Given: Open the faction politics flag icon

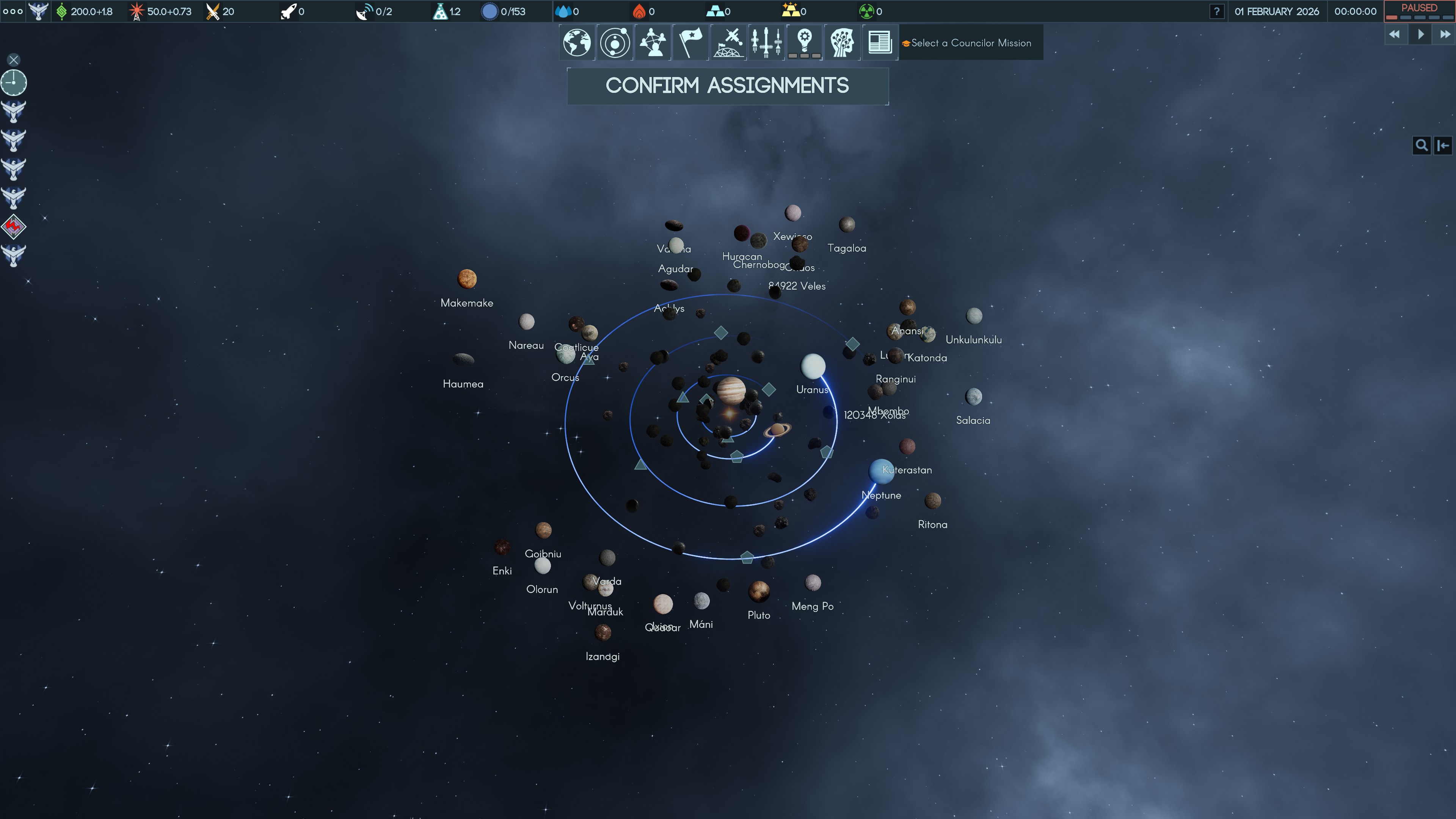Looking at the screenshot, I should 691,42.
